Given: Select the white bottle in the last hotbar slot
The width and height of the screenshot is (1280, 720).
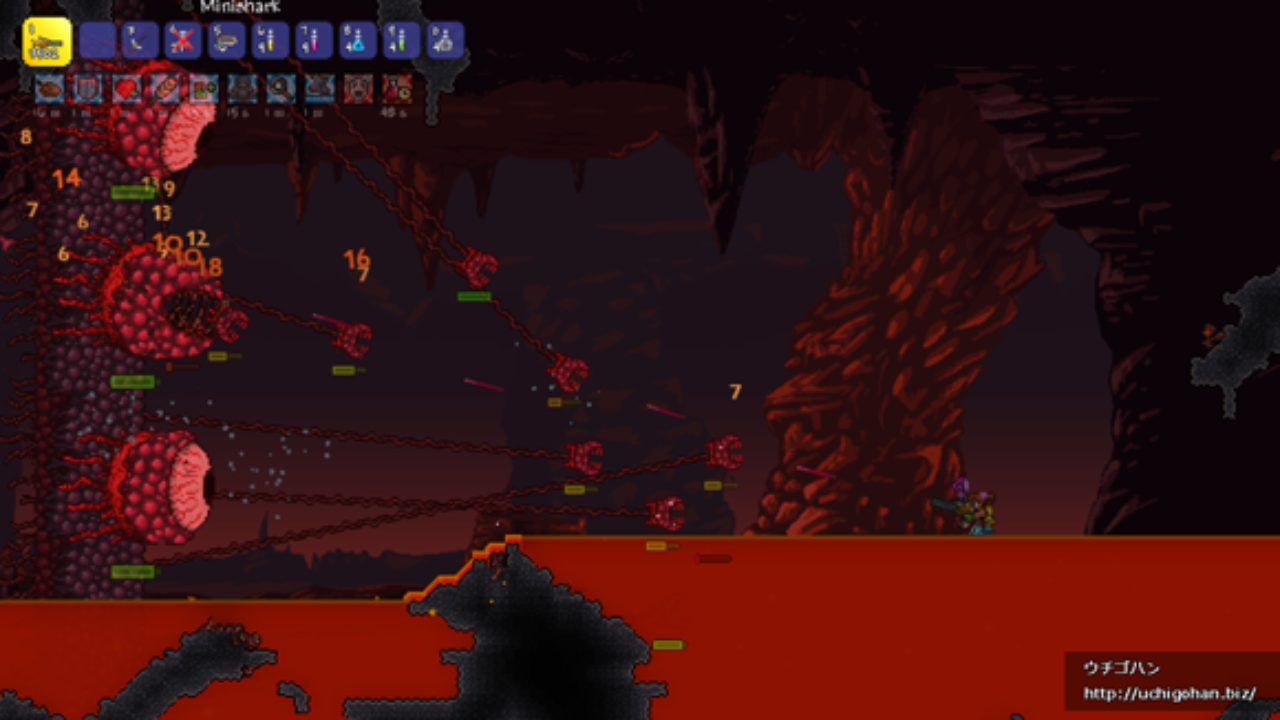Looking at the screenshot, I should click(x=445, y=41).
